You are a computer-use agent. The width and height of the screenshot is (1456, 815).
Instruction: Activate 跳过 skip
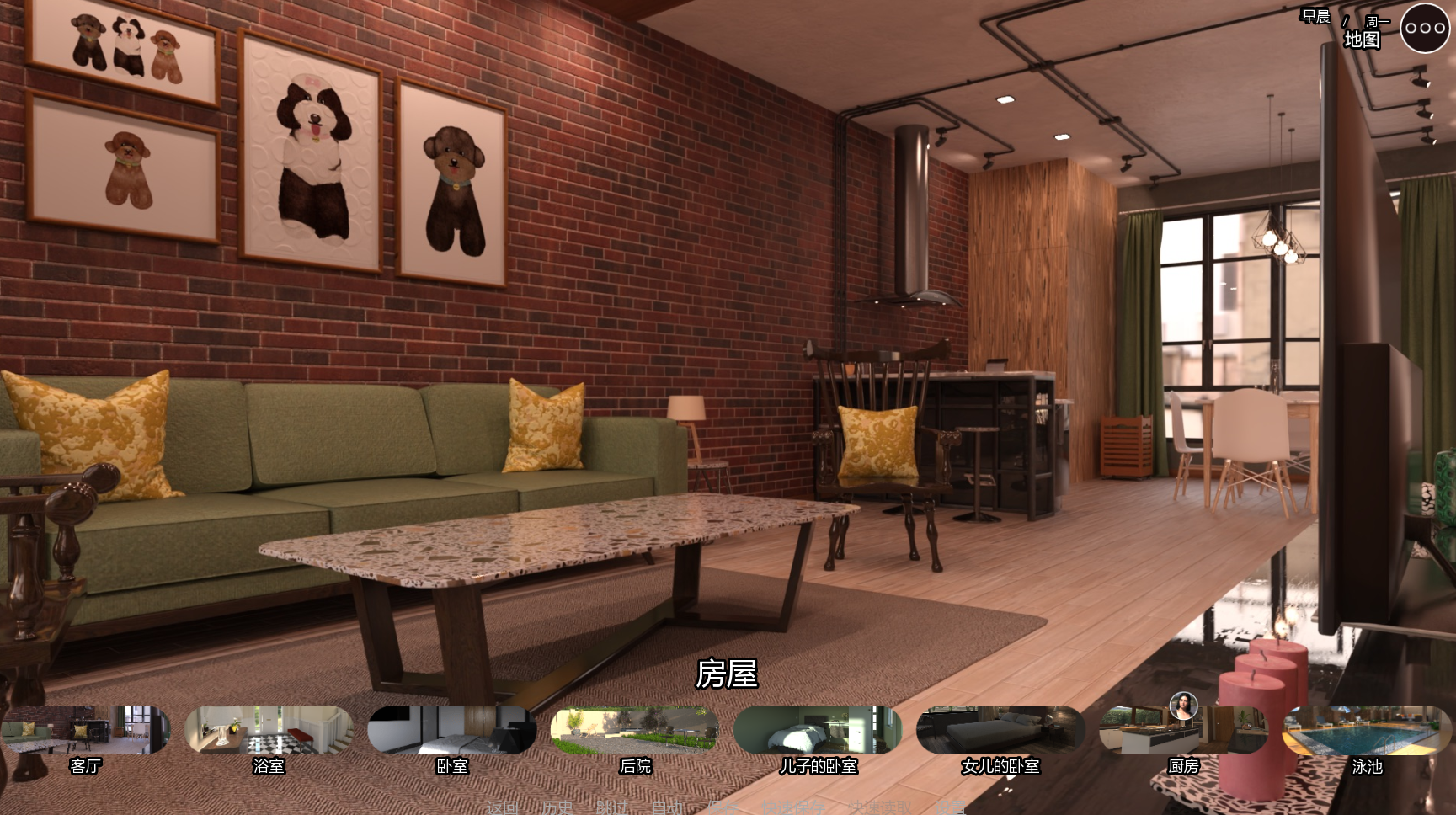click(x=612, y=807)
